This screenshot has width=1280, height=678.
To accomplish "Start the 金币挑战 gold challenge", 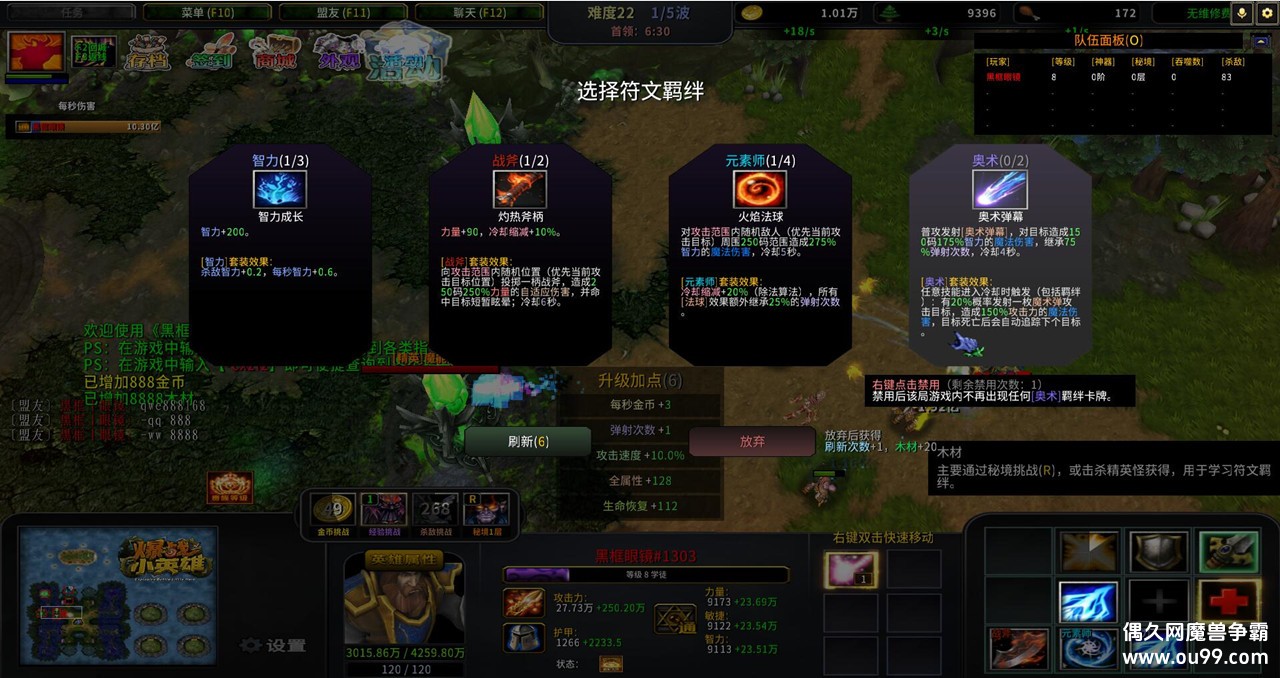I will coord(333,510).
